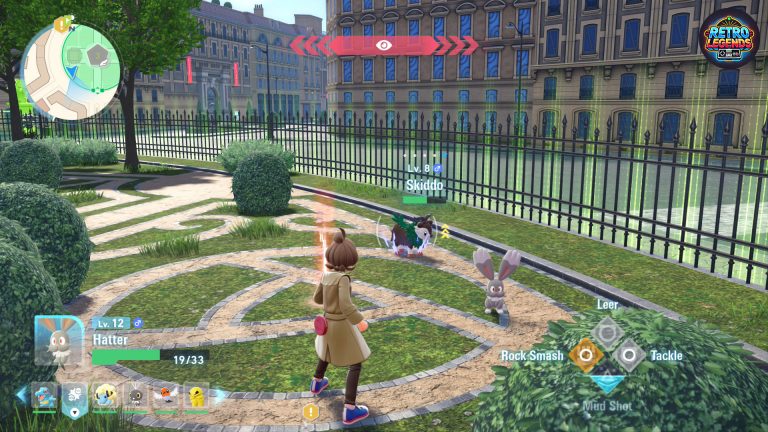Click the orange quest marker on minimap
768x432 pixels.
coord(62,24)
